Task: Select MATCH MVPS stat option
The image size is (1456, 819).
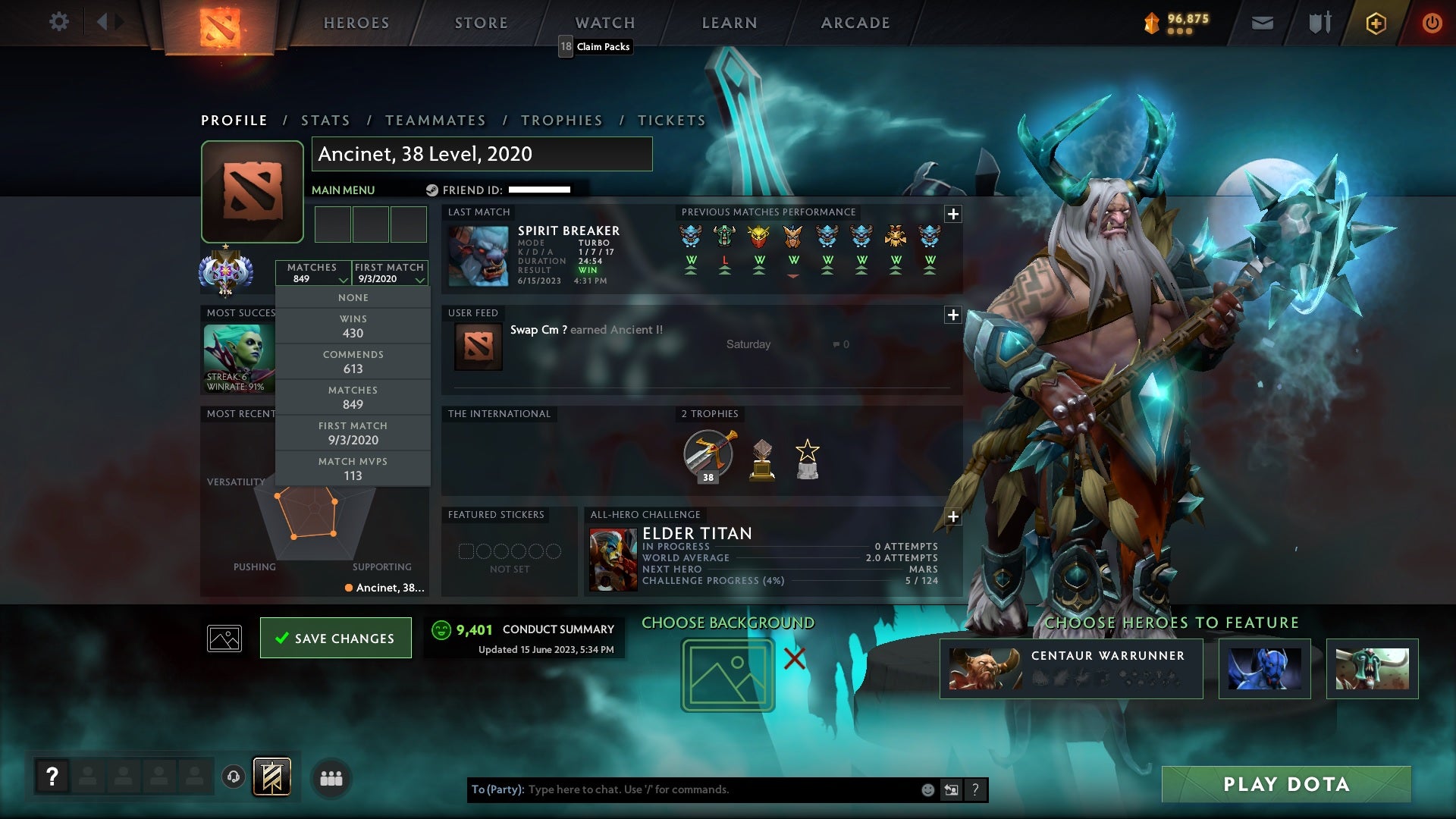Action: [353, 468]
